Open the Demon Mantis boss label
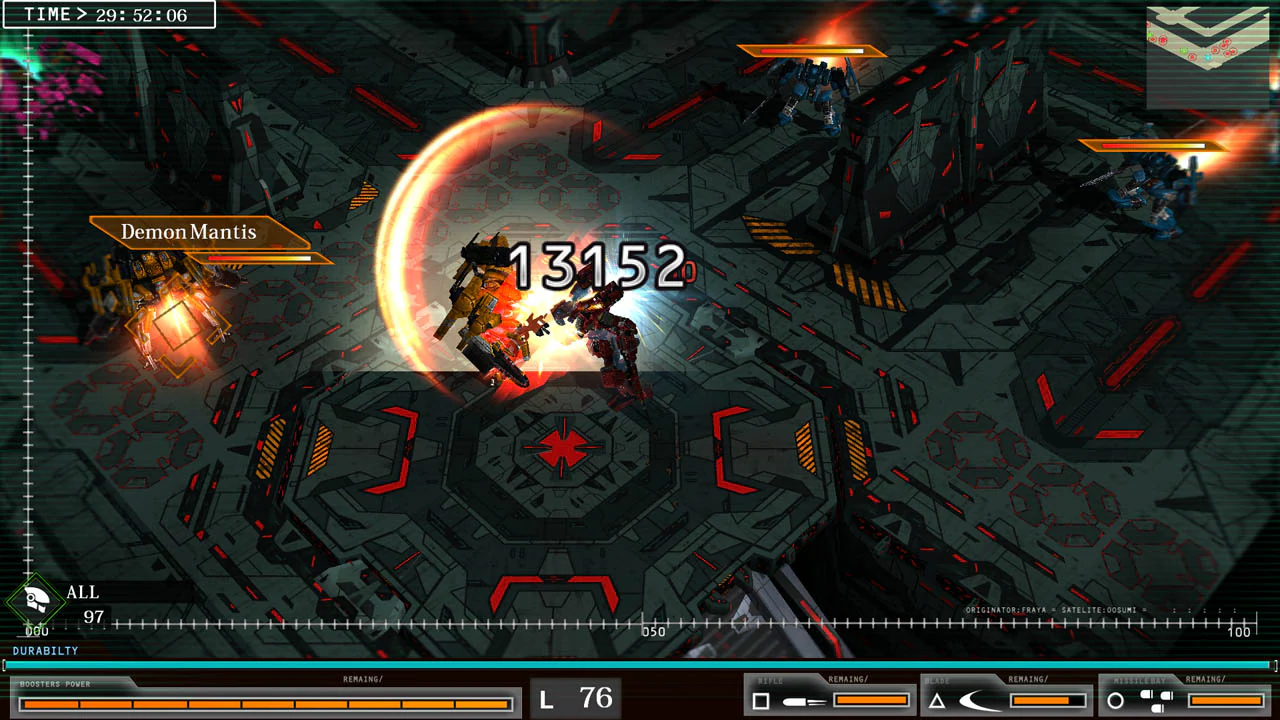This screenshot has height=720, width=1280. pos(188,233)
